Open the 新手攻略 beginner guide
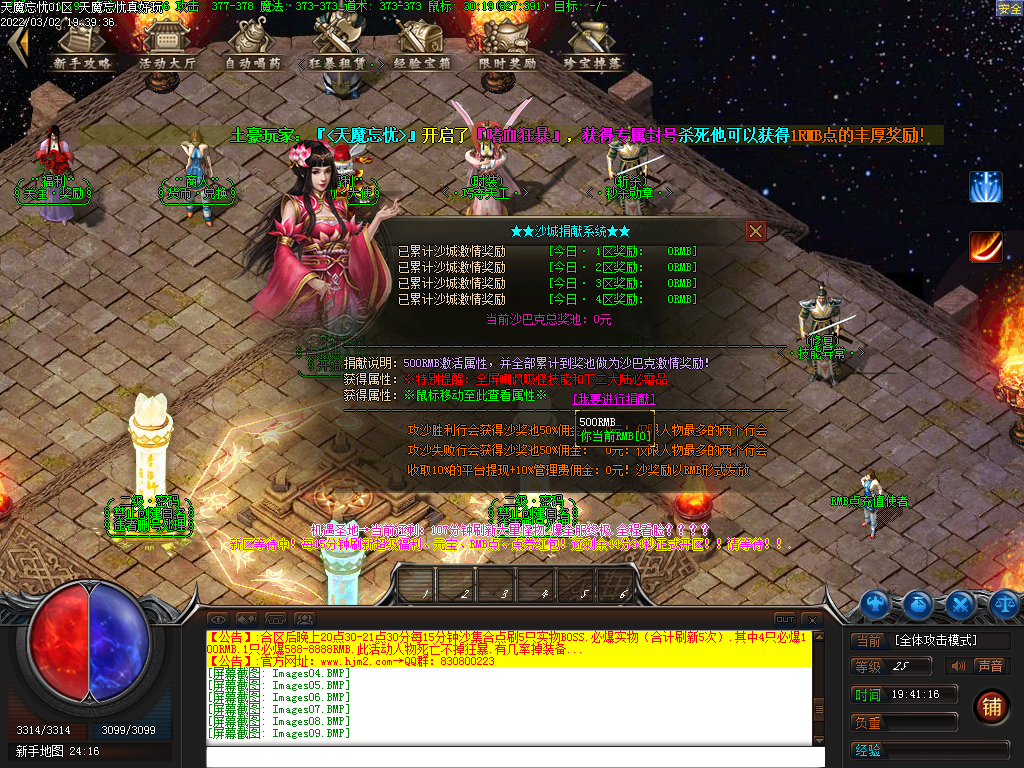Image resolution: width=1024 pixels, height=768 pixels. (82, 46)
